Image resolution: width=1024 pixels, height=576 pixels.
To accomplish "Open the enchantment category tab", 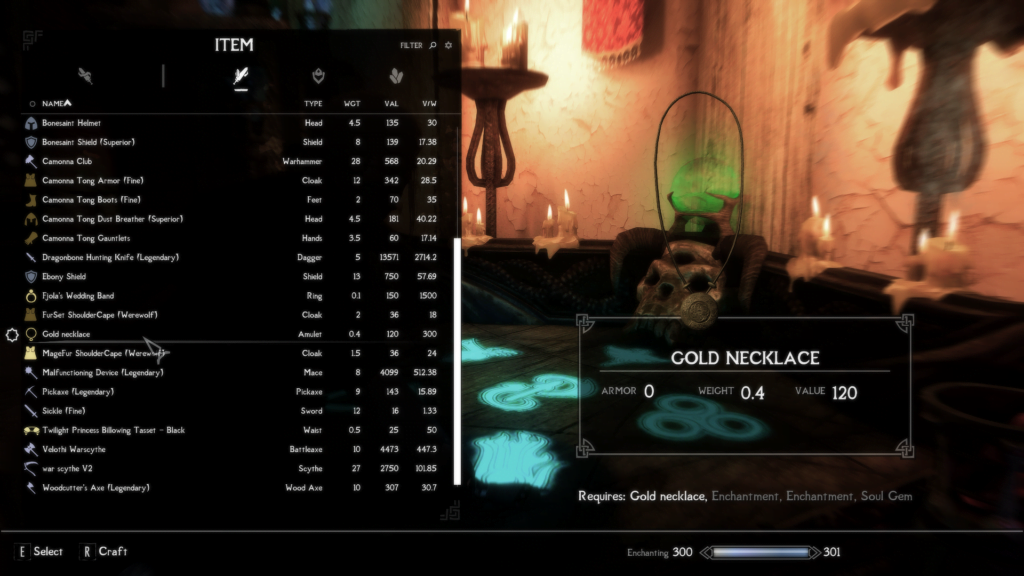I will tap(318, 76).
